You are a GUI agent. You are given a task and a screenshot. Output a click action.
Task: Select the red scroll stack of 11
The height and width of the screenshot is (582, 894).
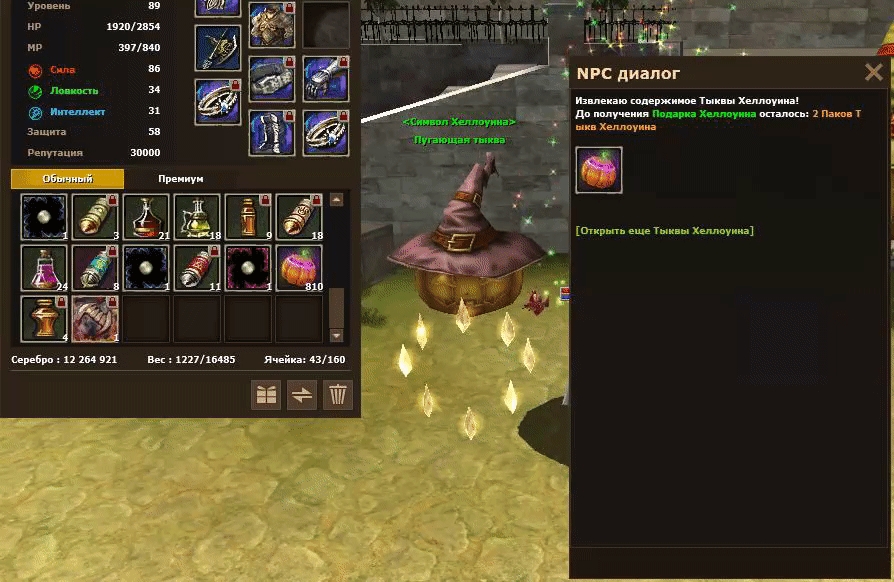[x=197, y=268]
